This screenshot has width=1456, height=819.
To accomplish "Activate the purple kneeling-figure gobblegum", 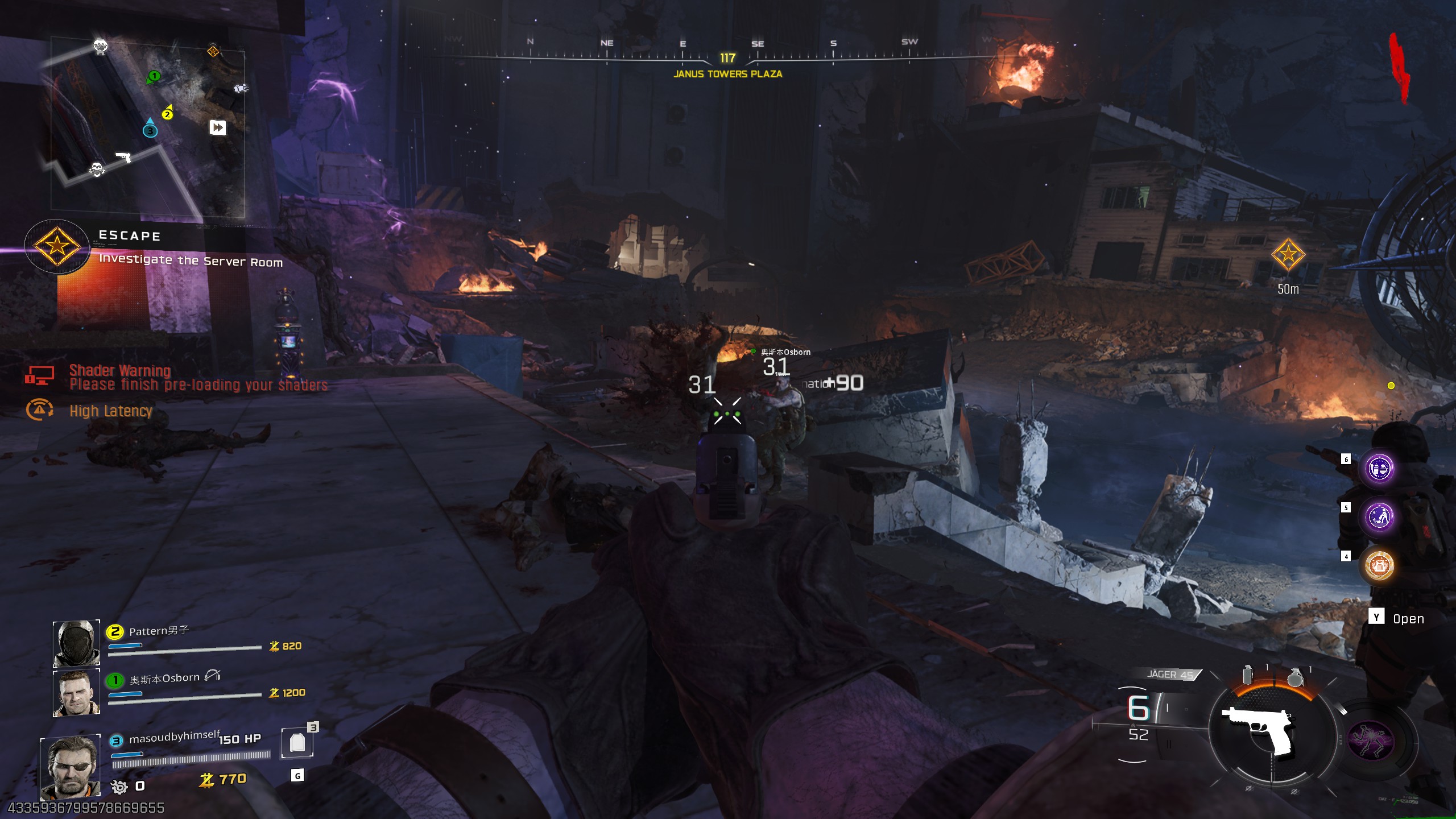I will (1379, 517).
